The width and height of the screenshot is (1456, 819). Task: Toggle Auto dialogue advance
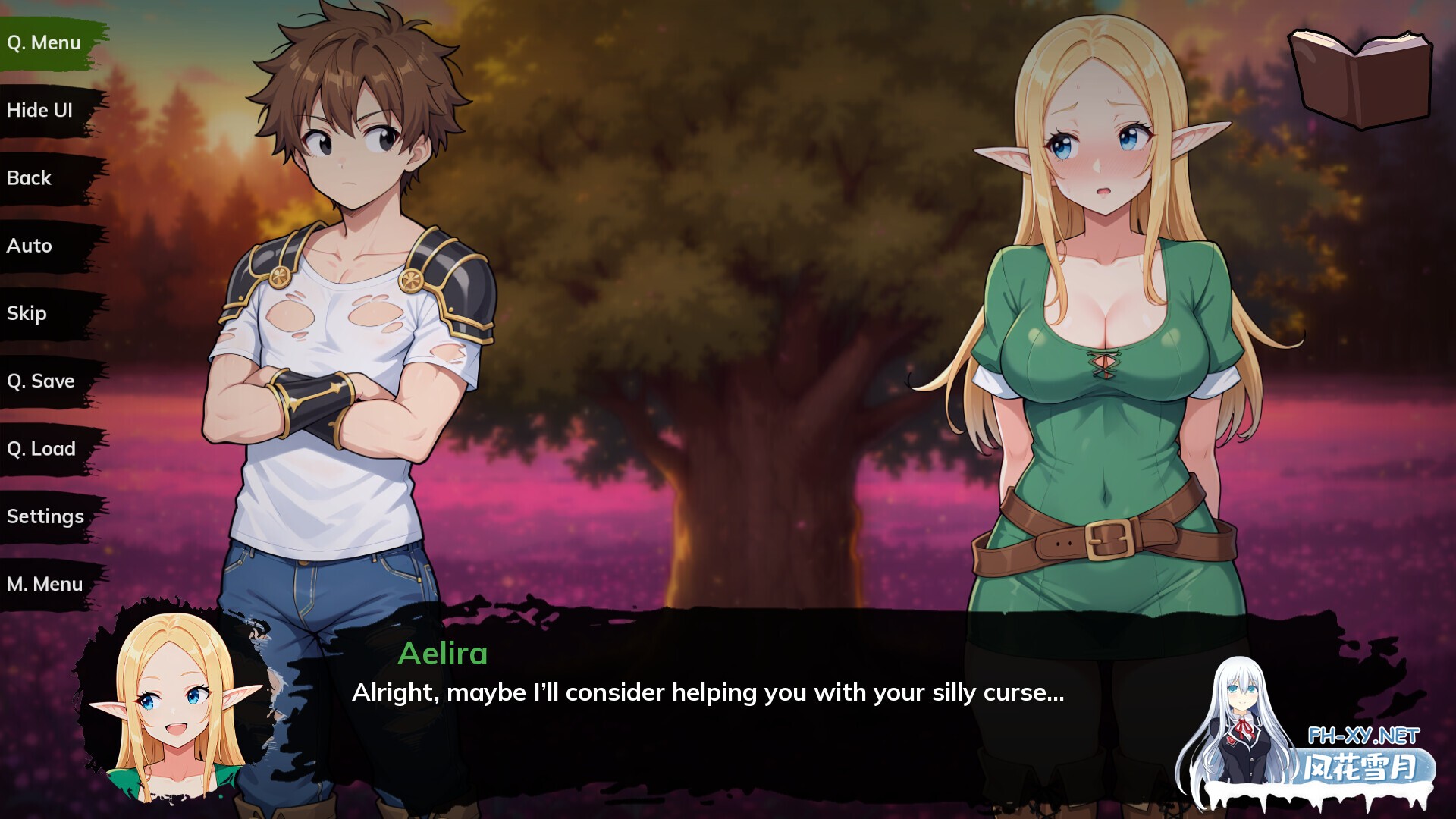click(x=30, y=246)
